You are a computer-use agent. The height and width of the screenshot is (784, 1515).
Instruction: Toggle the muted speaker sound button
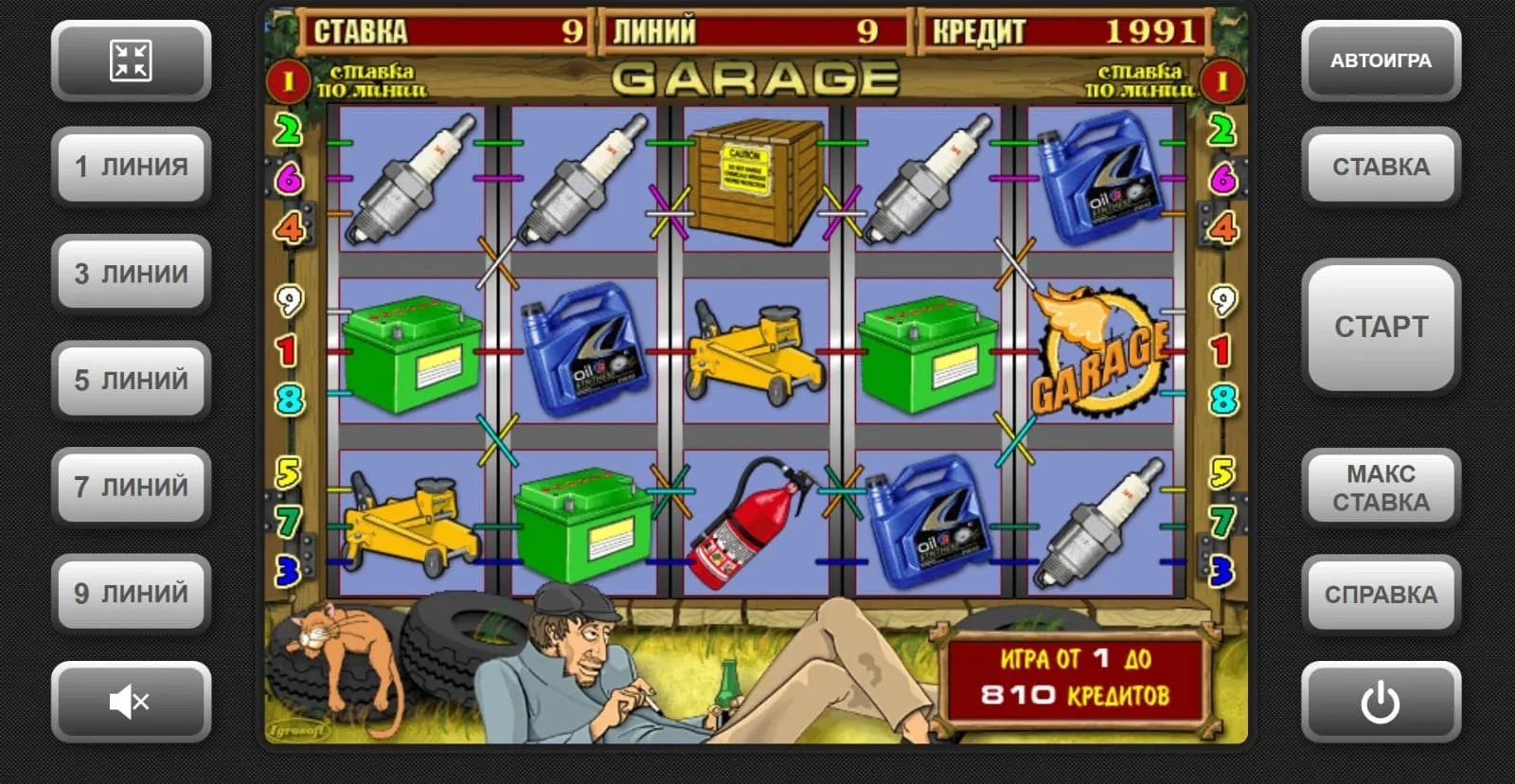coord(132,702)
